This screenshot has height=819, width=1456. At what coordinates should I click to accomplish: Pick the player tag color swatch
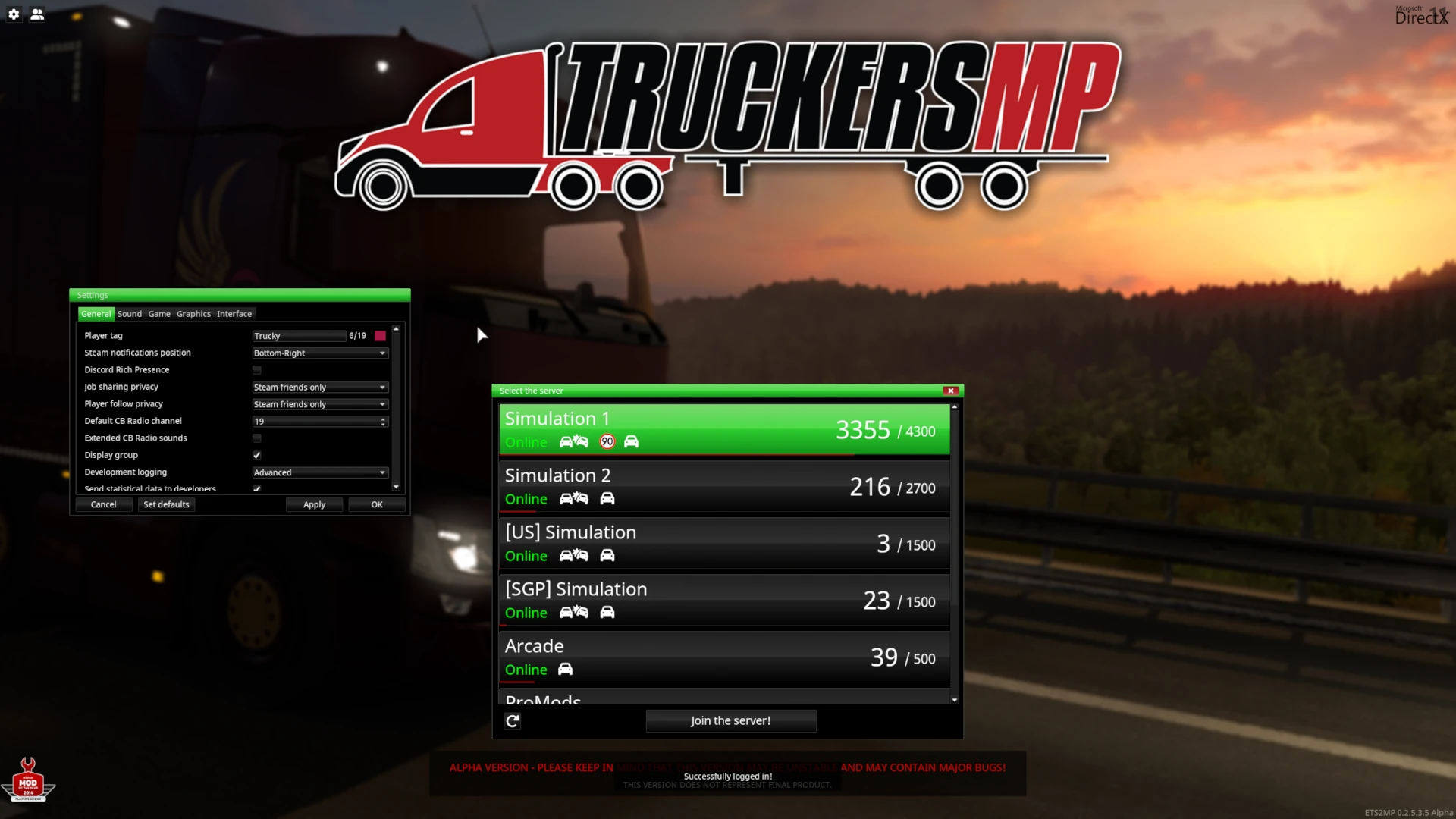click(x=381, y=336)
